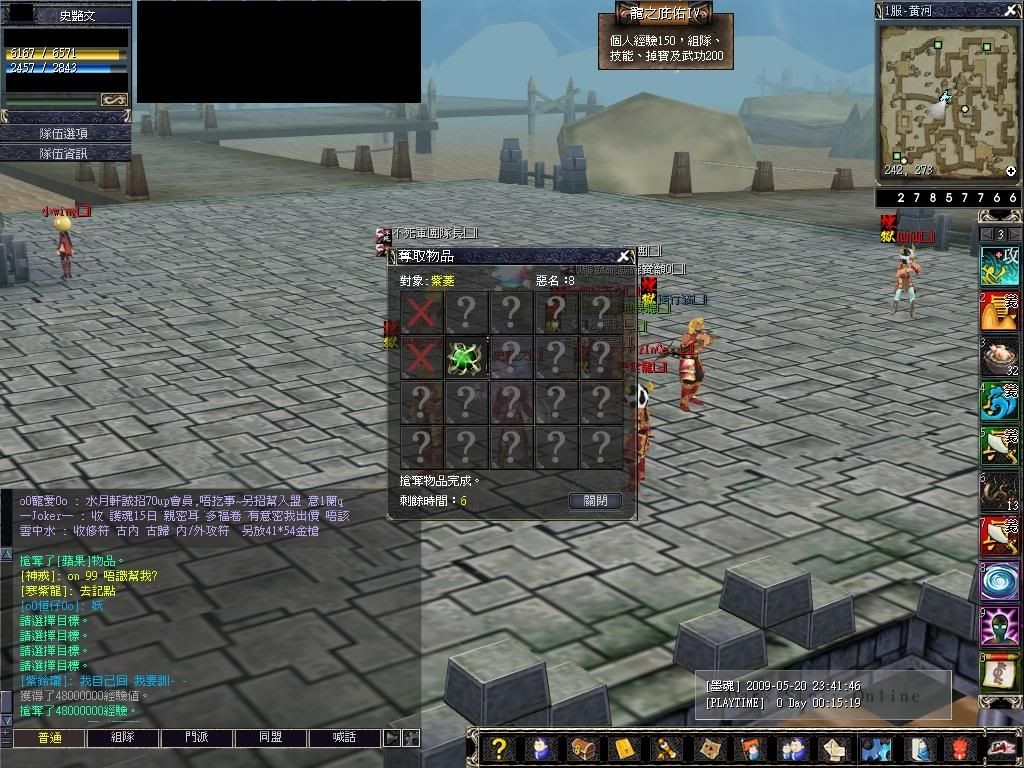Open system settings with the blue gear icon
This screenshot has width=1024, height=768.
pos(876,748)
